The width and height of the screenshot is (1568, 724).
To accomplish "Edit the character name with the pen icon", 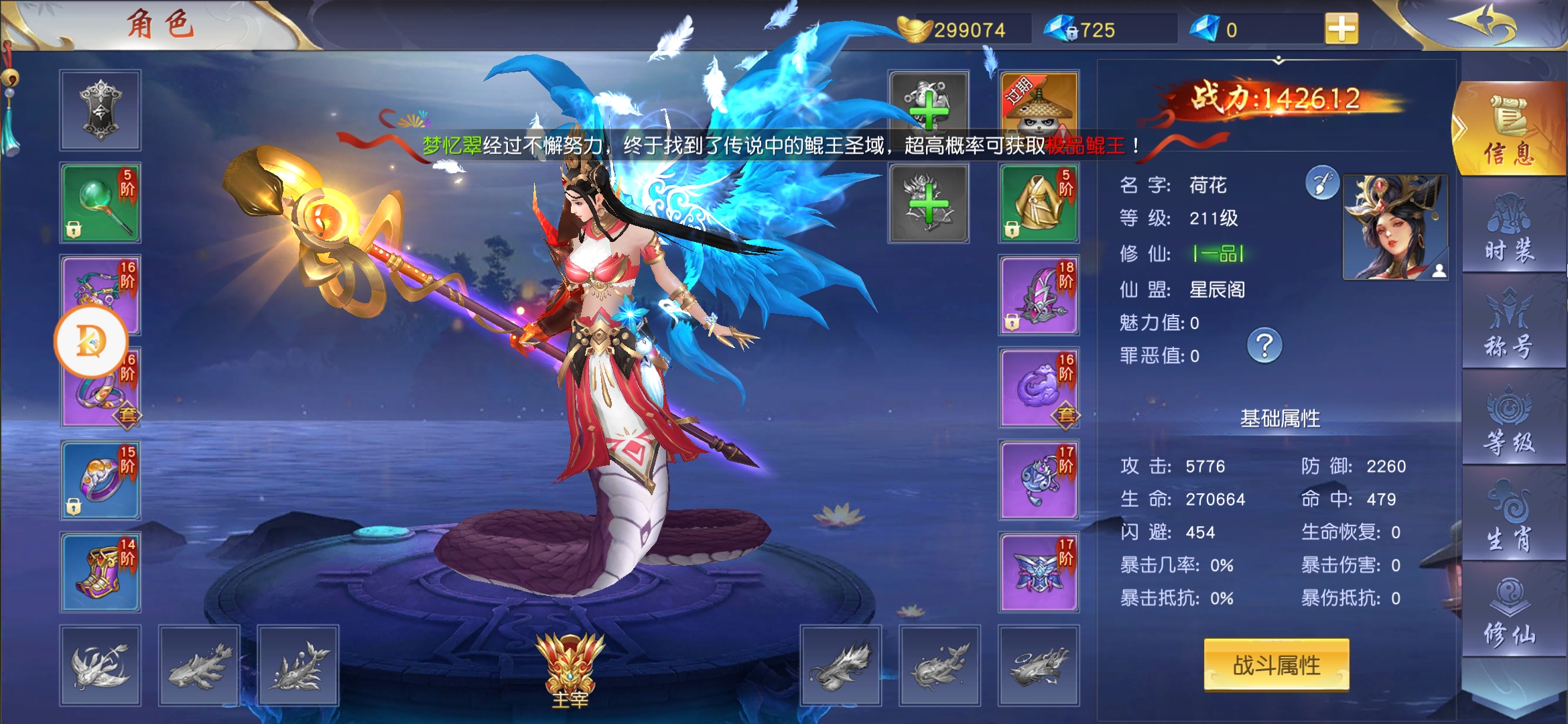I will (x=1322, y=183).
